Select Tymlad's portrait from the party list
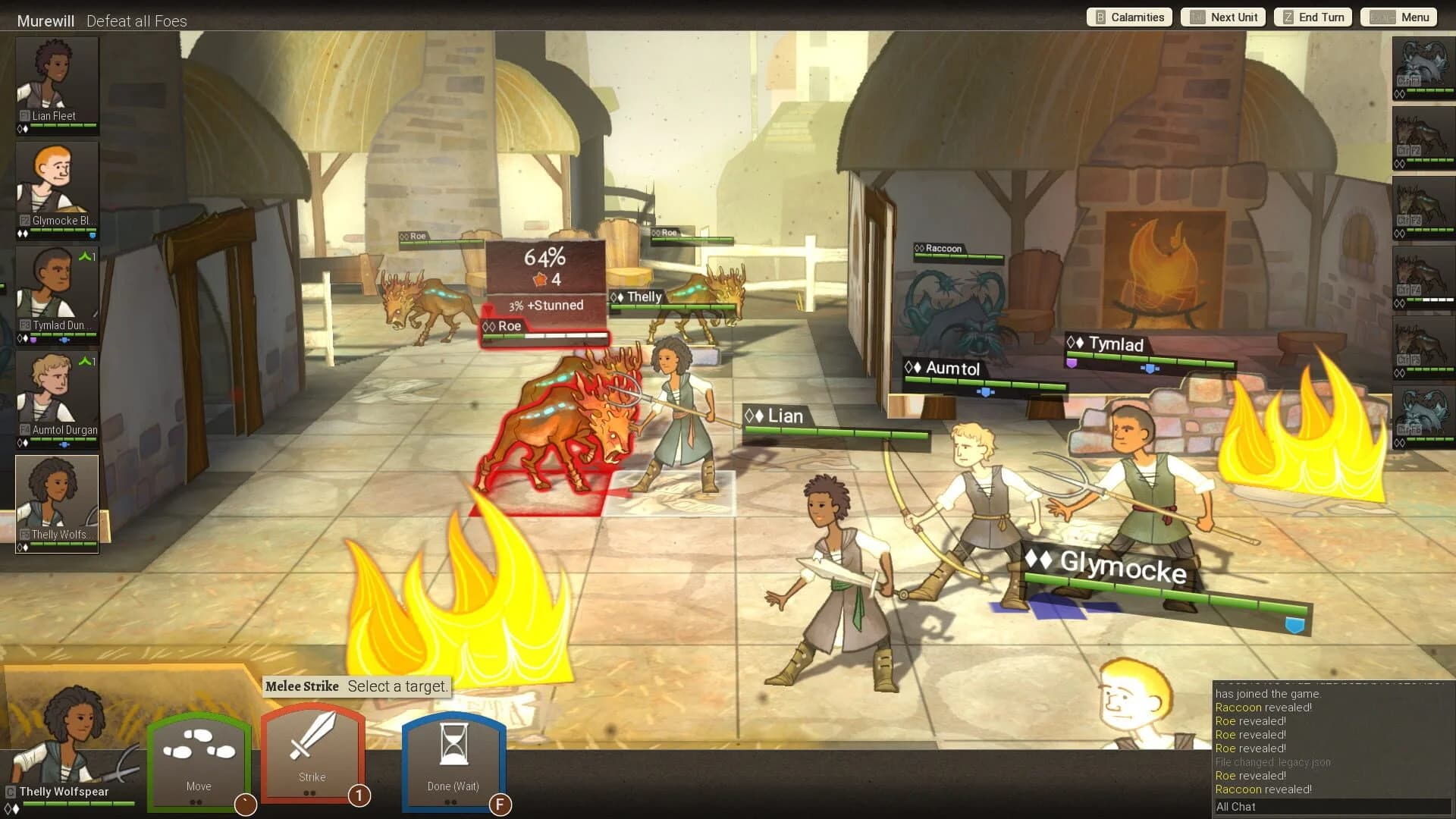The height and width of the screenshot is (819, 1456). tap(57, 292)
